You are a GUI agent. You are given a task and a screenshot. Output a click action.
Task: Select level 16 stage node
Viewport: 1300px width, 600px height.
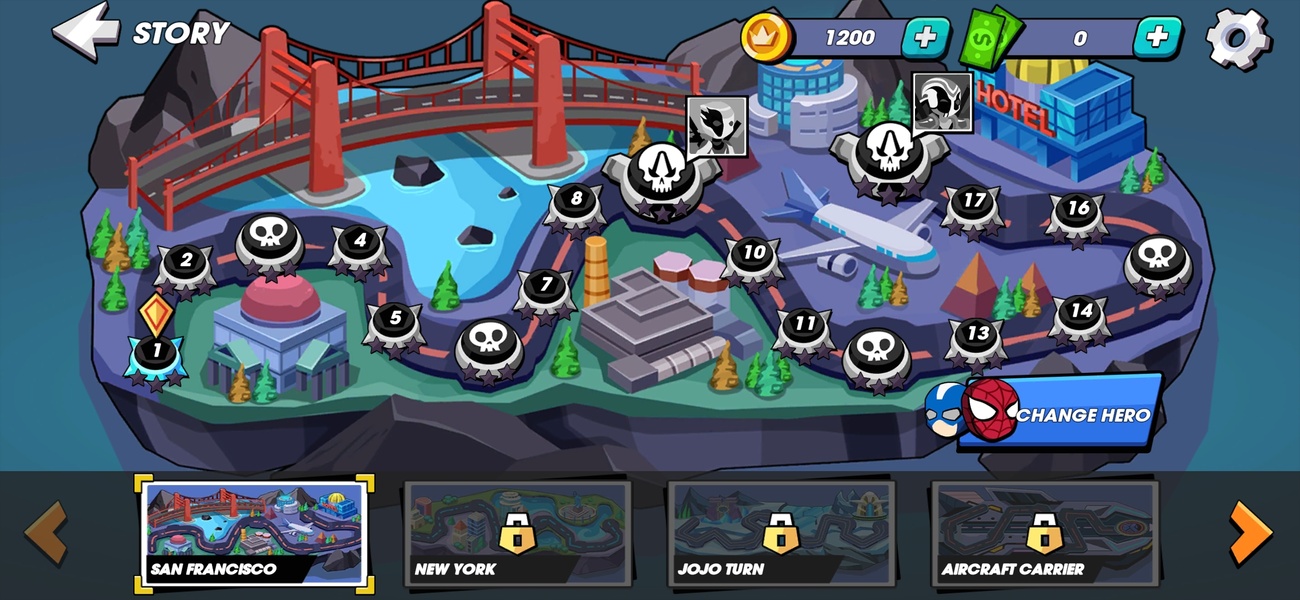[1077, 210]
